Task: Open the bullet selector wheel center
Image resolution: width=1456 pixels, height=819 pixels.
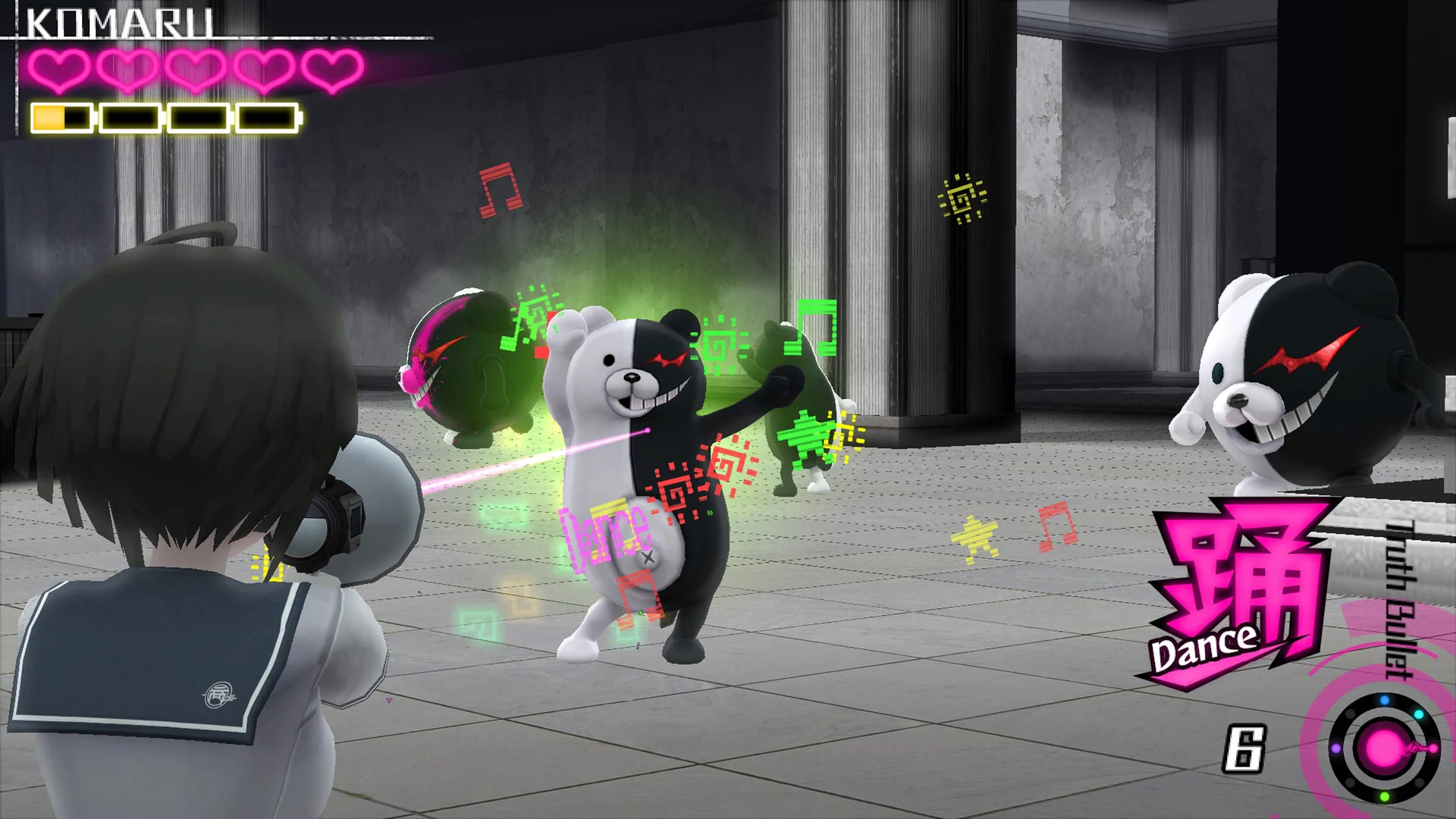Action: point(1383,748)
